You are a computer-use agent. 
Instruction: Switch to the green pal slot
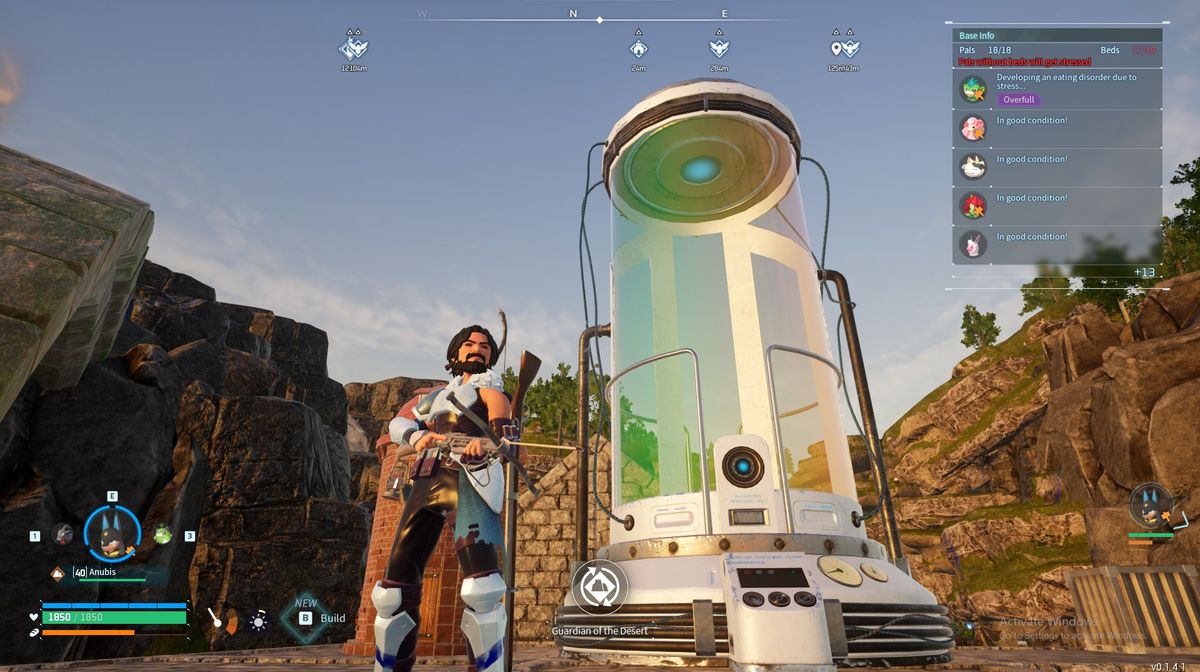tap(162, 535)
